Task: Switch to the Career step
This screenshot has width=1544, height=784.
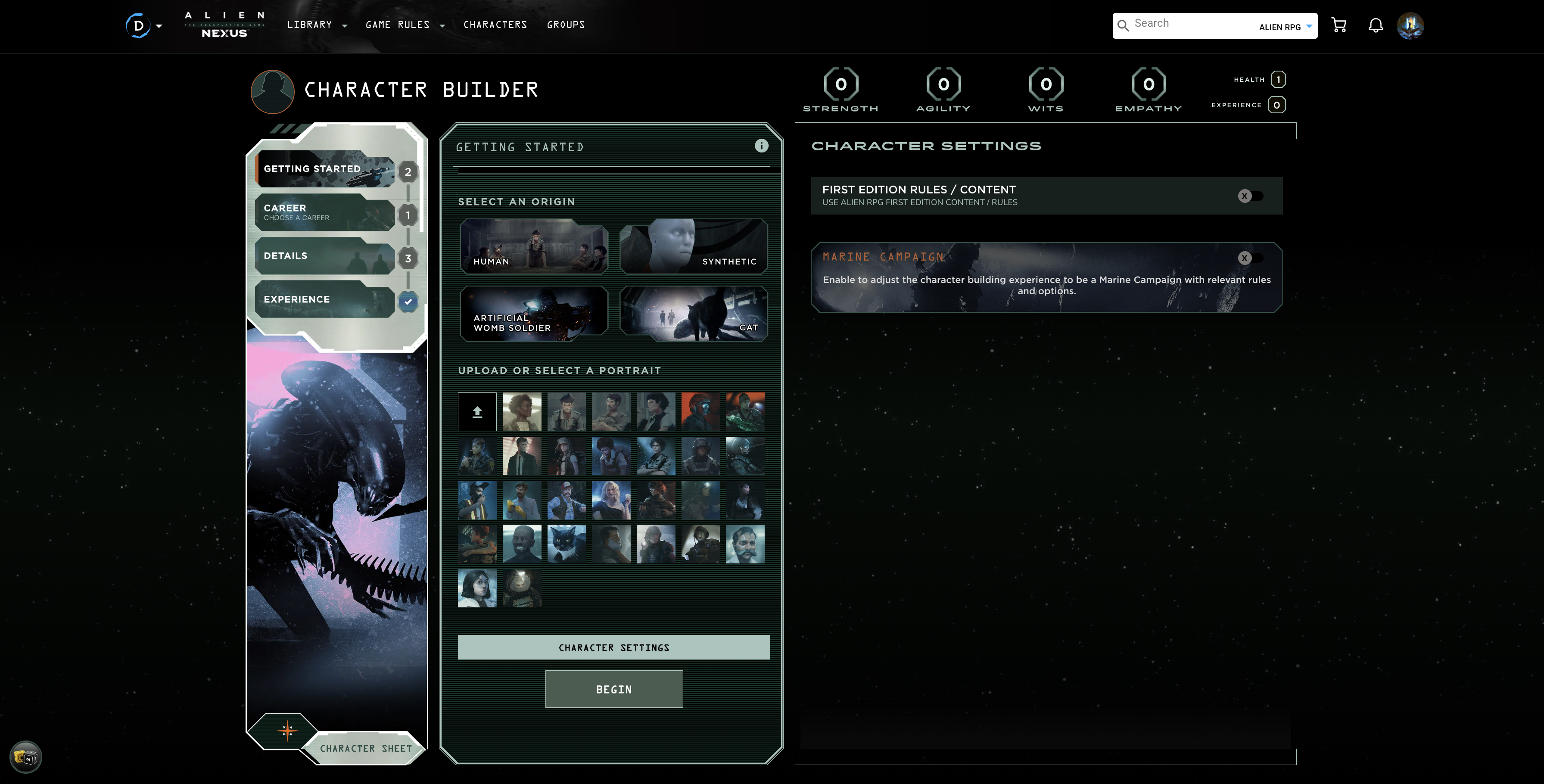Action: click(x=324, y=212)
